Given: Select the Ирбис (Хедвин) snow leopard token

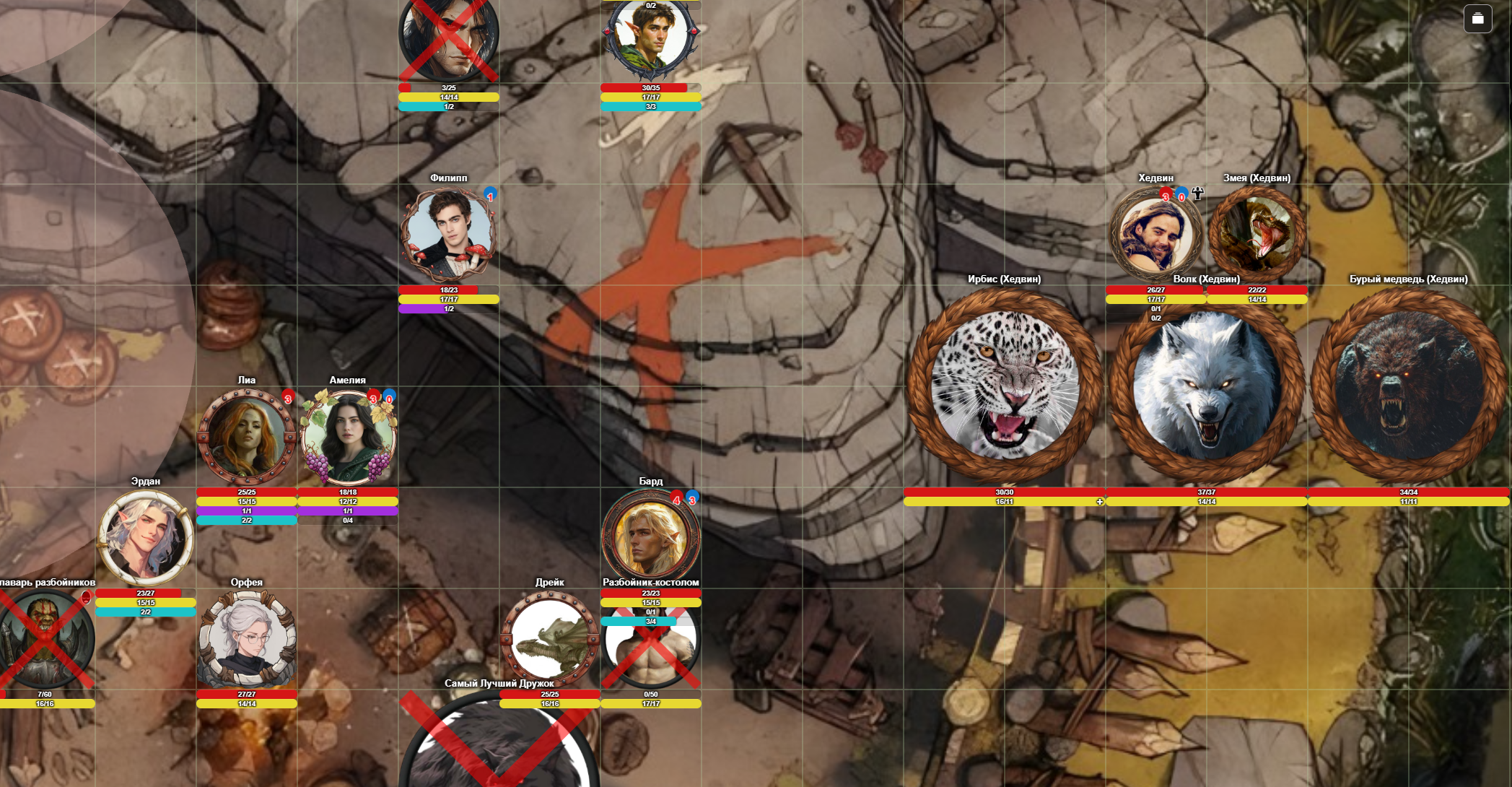Looking at the screenshot, I should pos(1005,386).
